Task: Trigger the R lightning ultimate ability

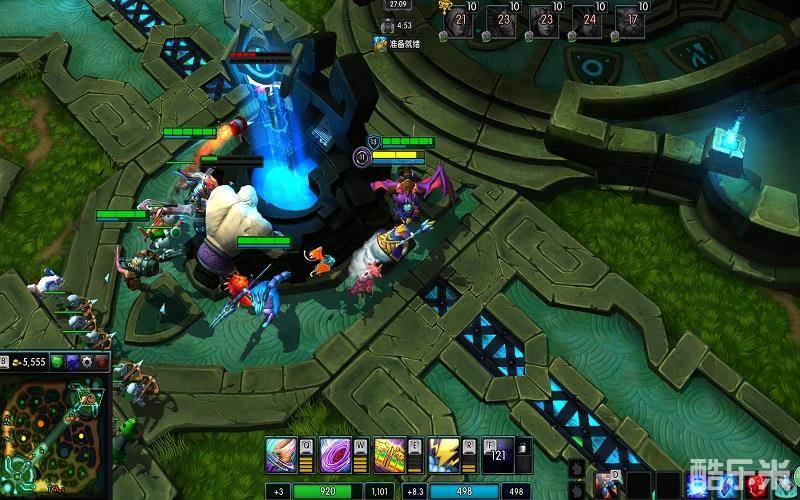Action: [443, 457]
